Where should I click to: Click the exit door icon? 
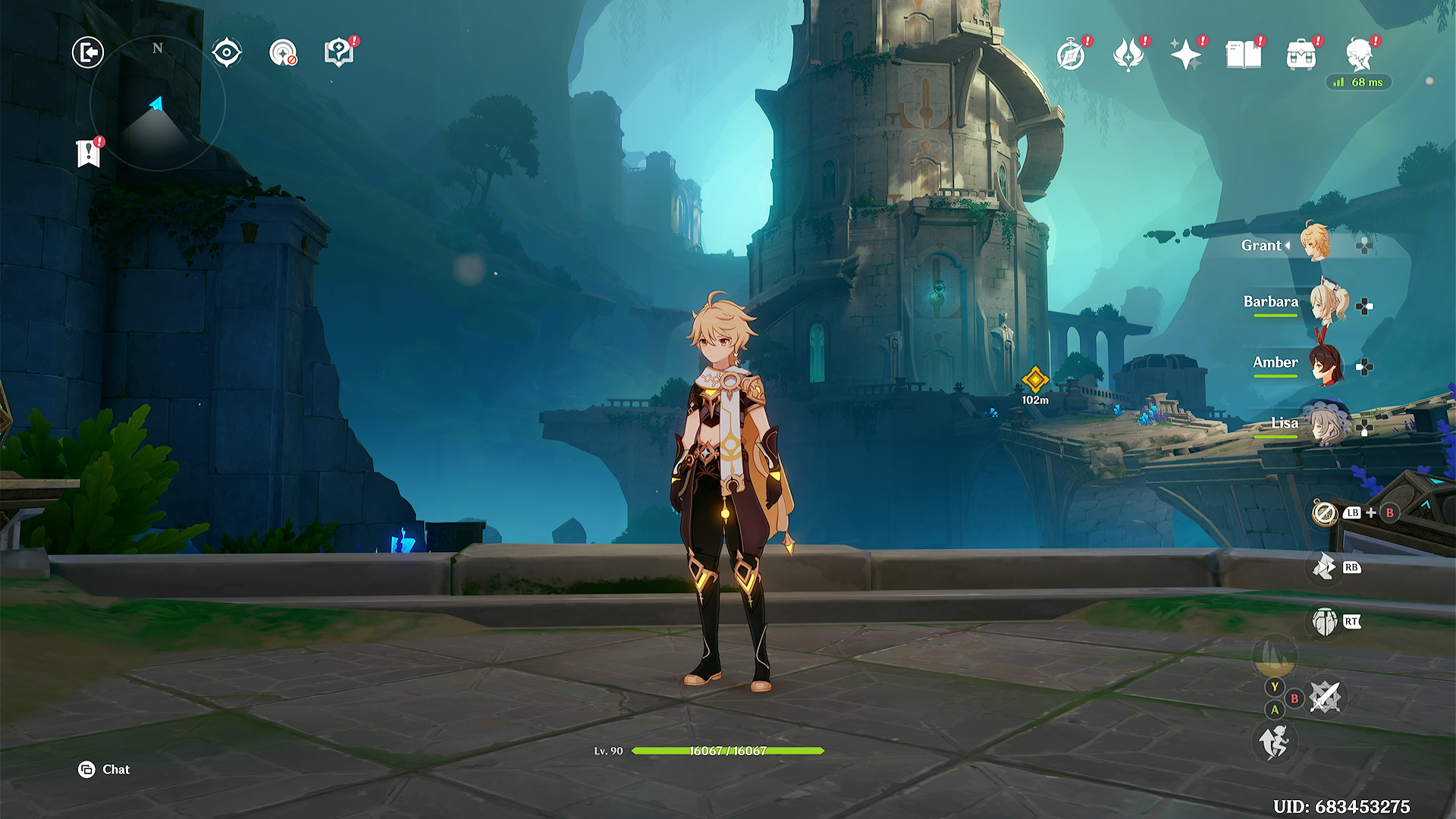coord(88,52)
